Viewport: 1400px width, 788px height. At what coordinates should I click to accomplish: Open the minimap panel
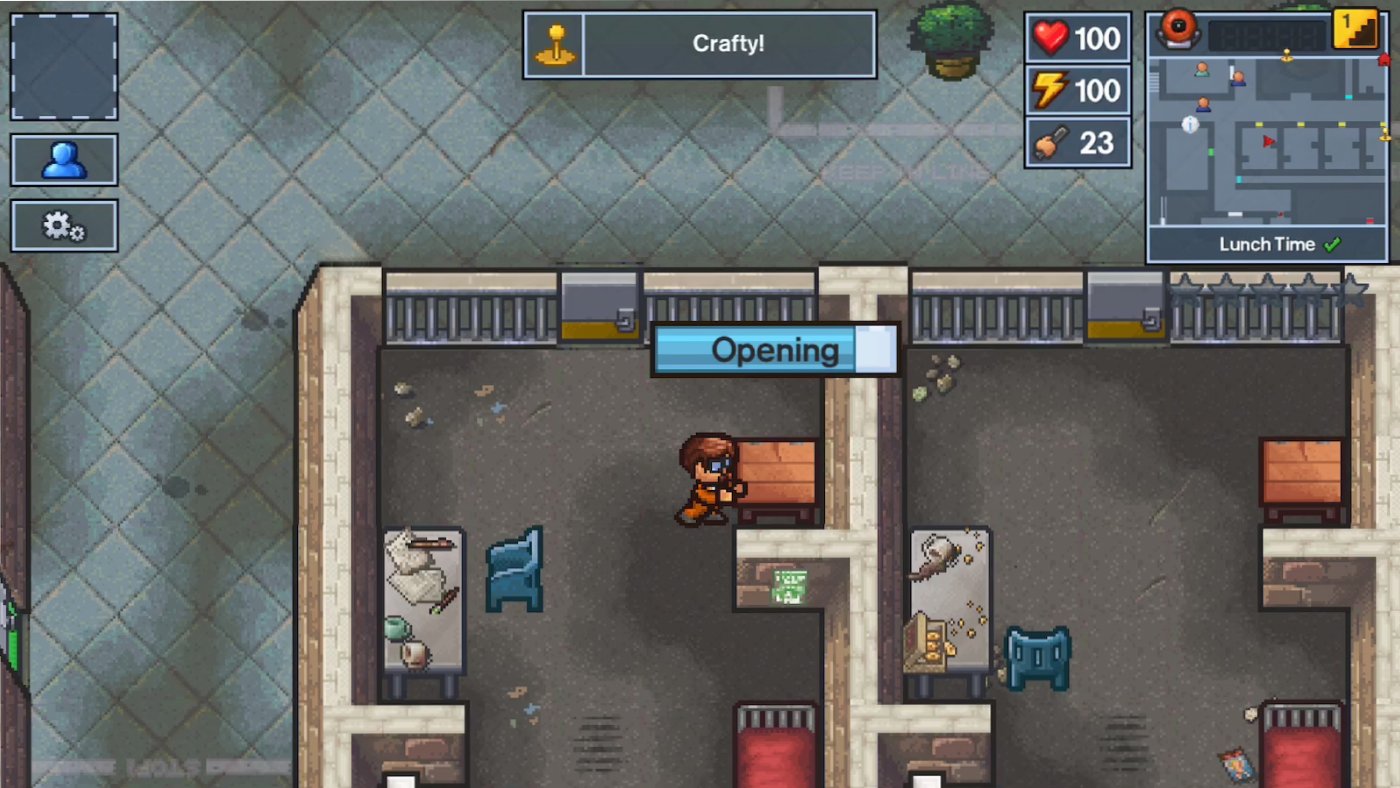1265,140
